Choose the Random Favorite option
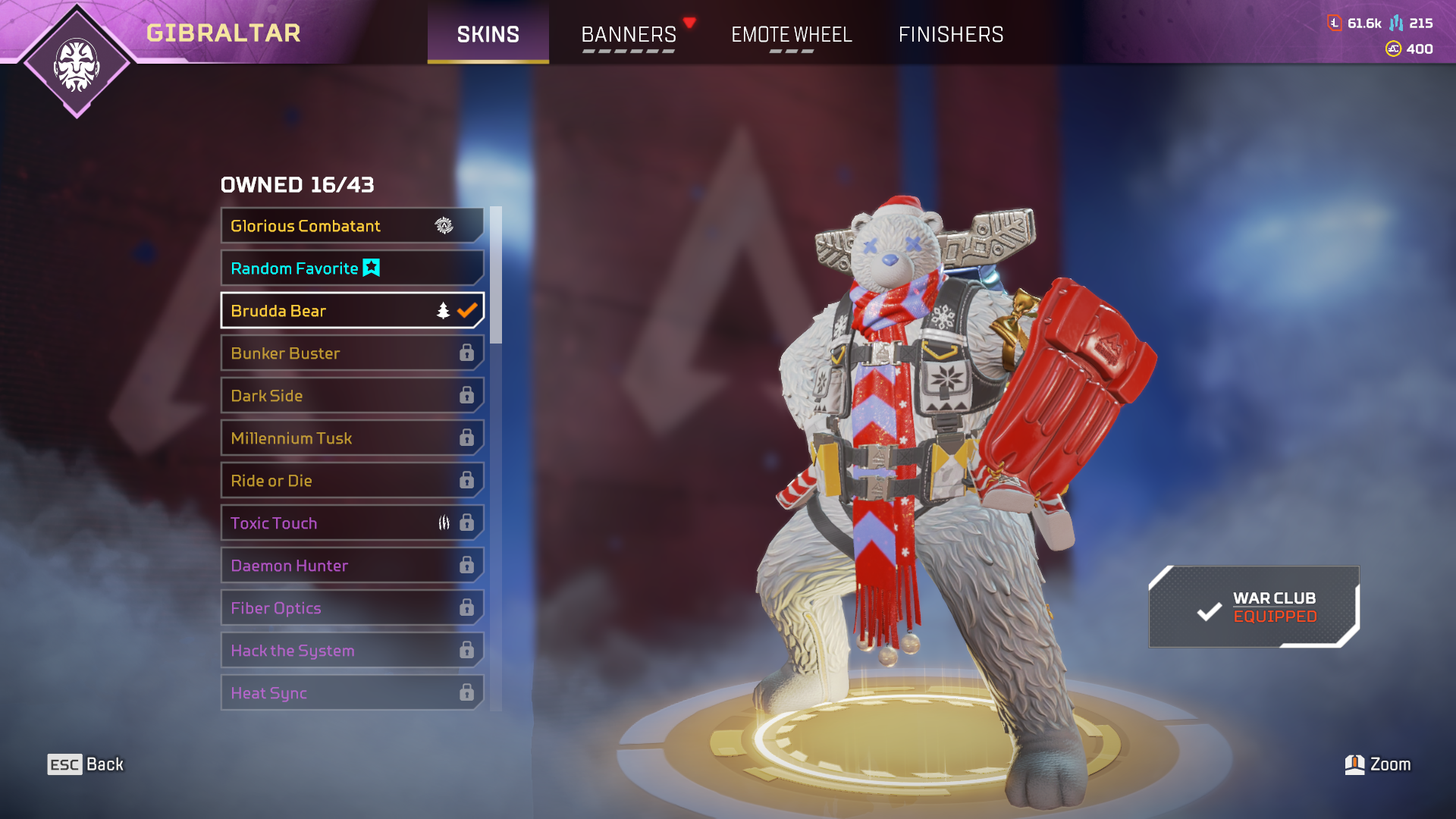This screenshot has width=1456, height=819. click(352, 268)
